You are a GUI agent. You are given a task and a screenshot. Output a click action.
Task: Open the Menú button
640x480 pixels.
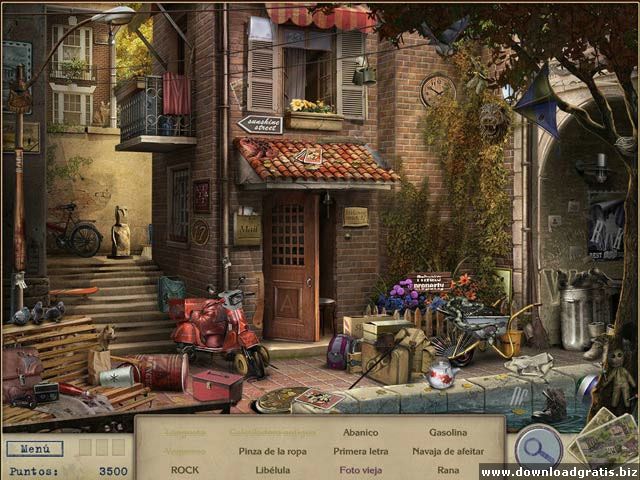point(34,449)
